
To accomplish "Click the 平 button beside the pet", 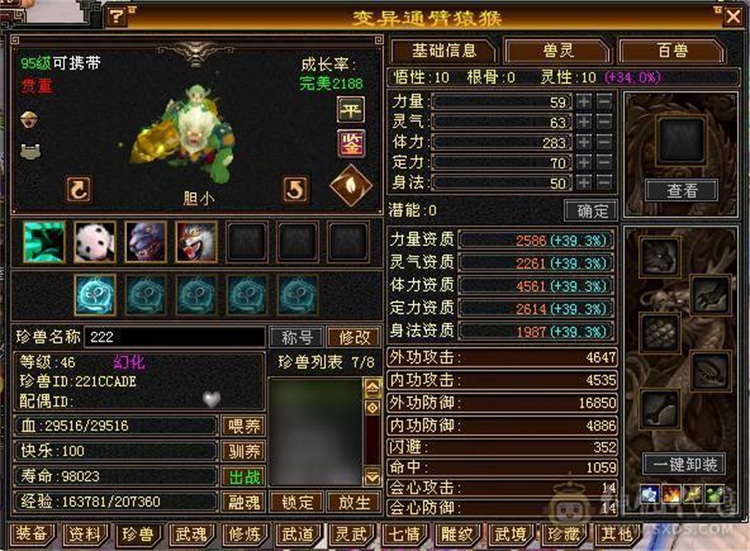I will click(350, 110).
